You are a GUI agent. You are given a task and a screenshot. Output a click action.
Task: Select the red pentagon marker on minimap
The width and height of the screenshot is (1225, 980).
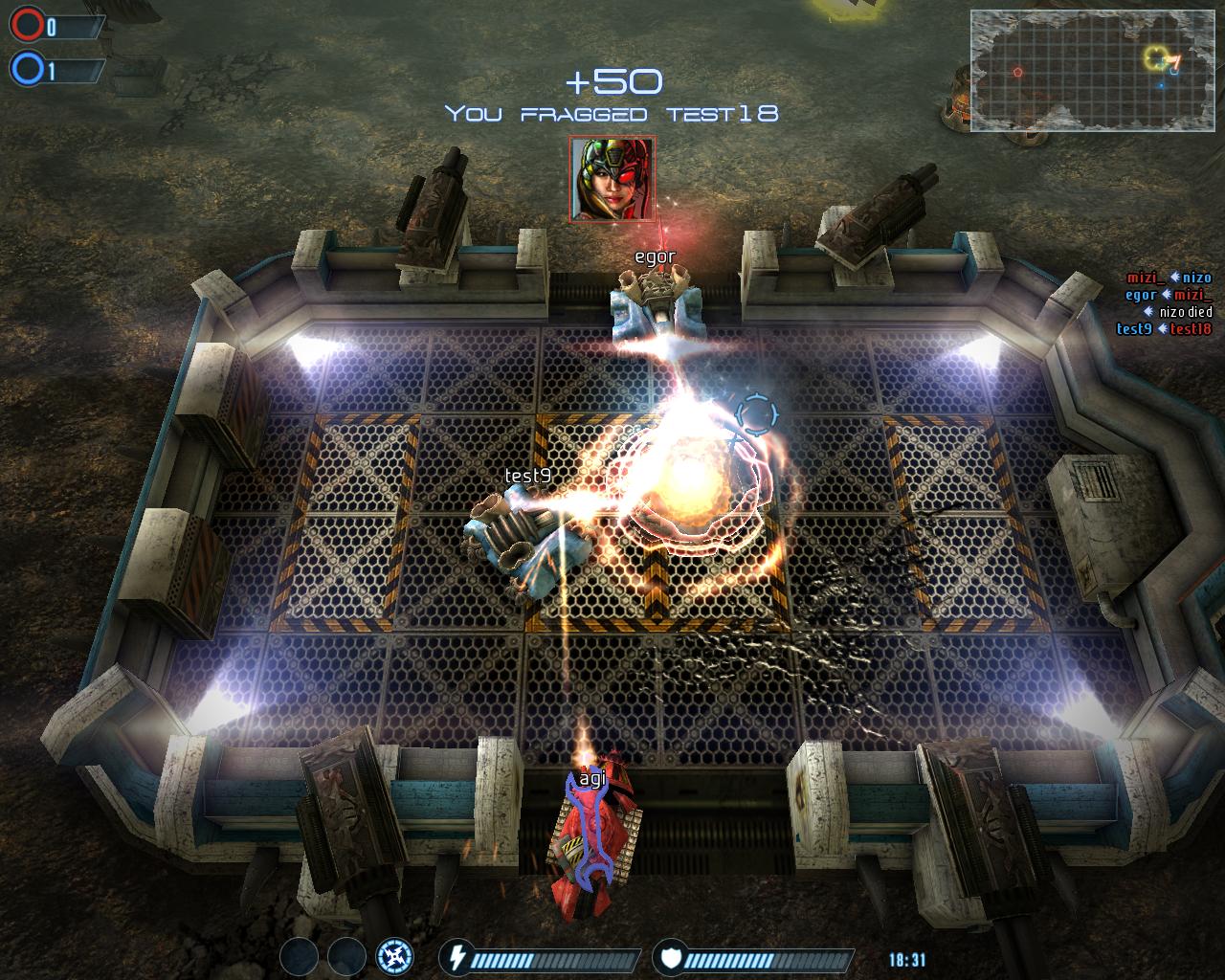point(1017,72)
